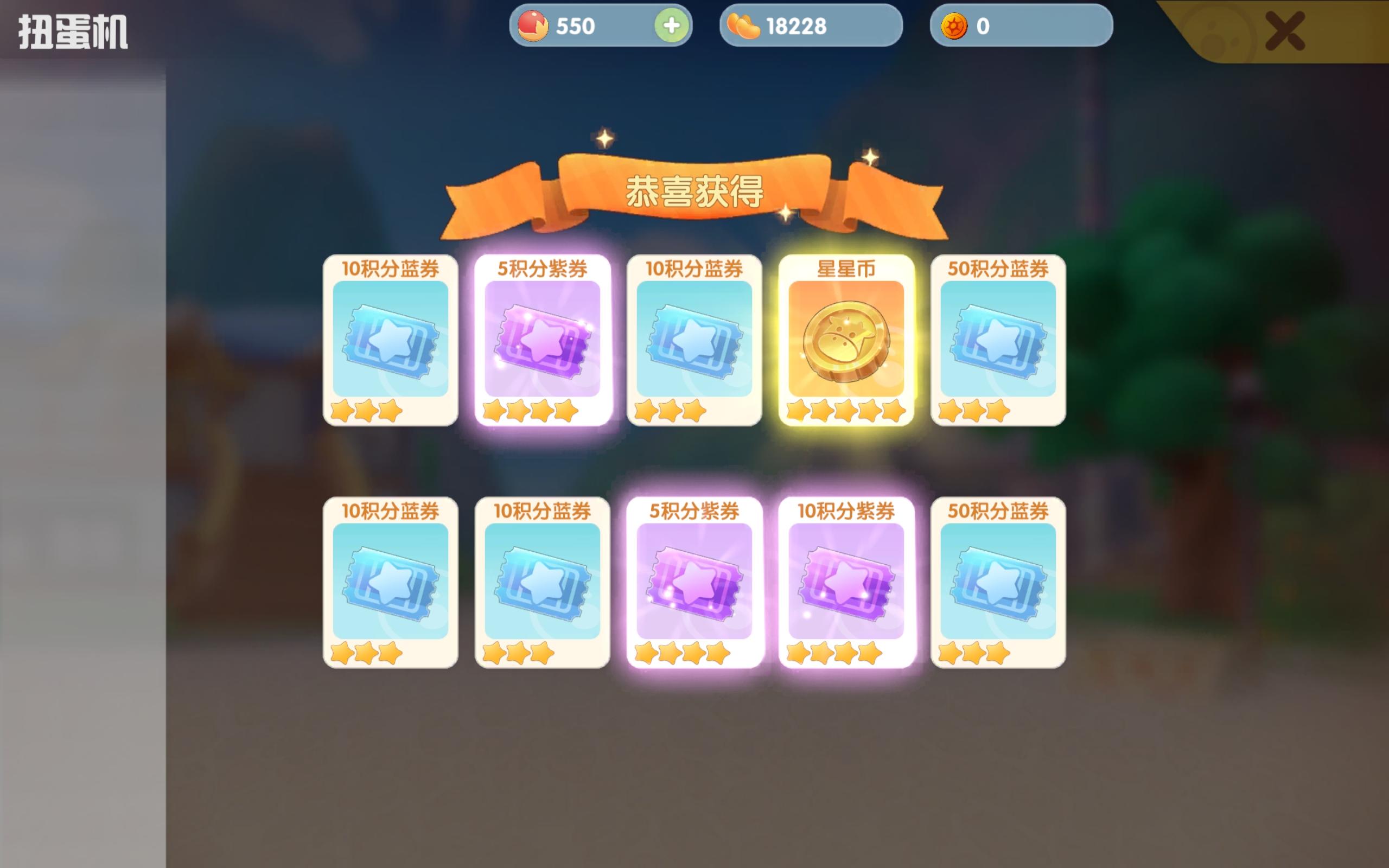Select the purple ticket icon on the 5积分紫券 card
This screenshot has width=1389, height=868.
[543, 342]
